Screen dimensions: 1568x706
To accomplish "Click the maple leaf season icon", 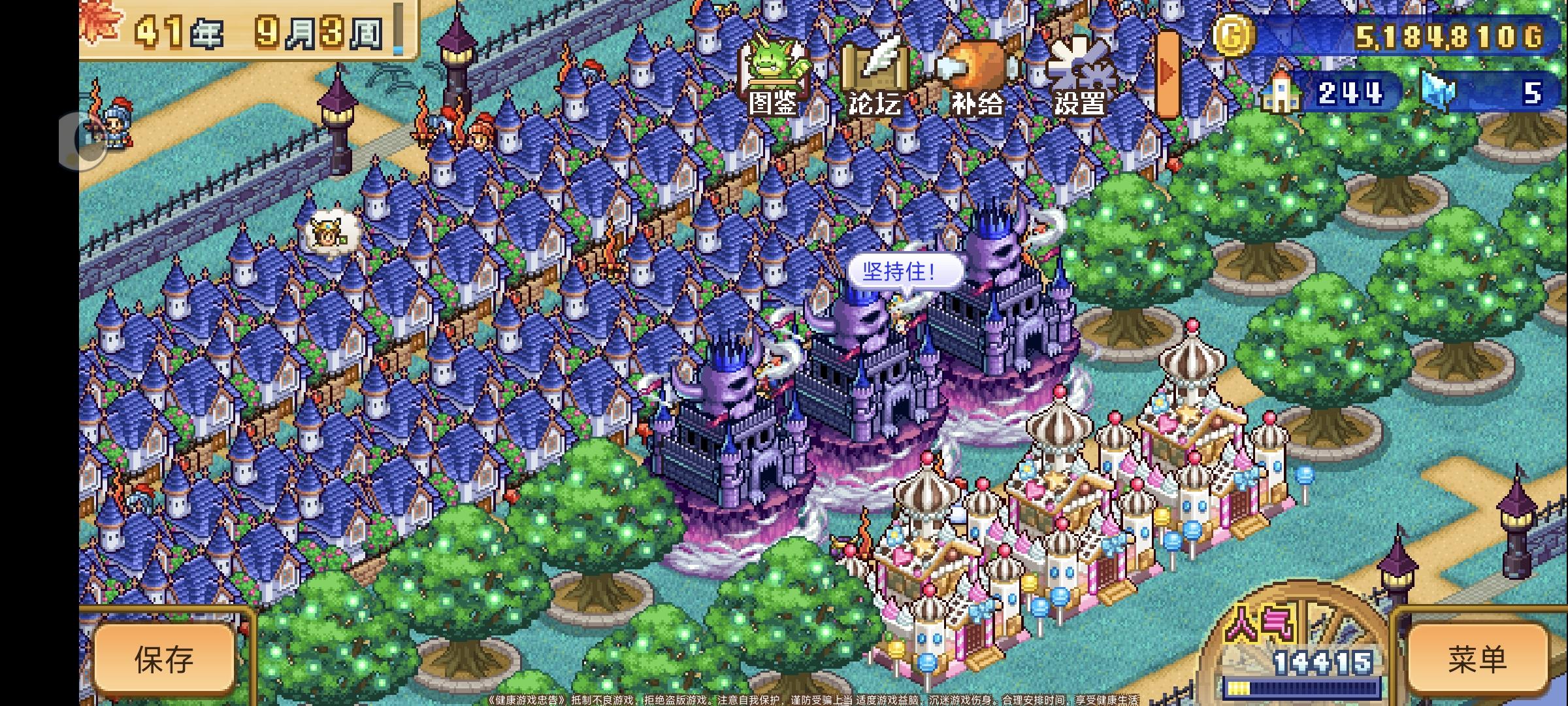I will tap(99, 20).
